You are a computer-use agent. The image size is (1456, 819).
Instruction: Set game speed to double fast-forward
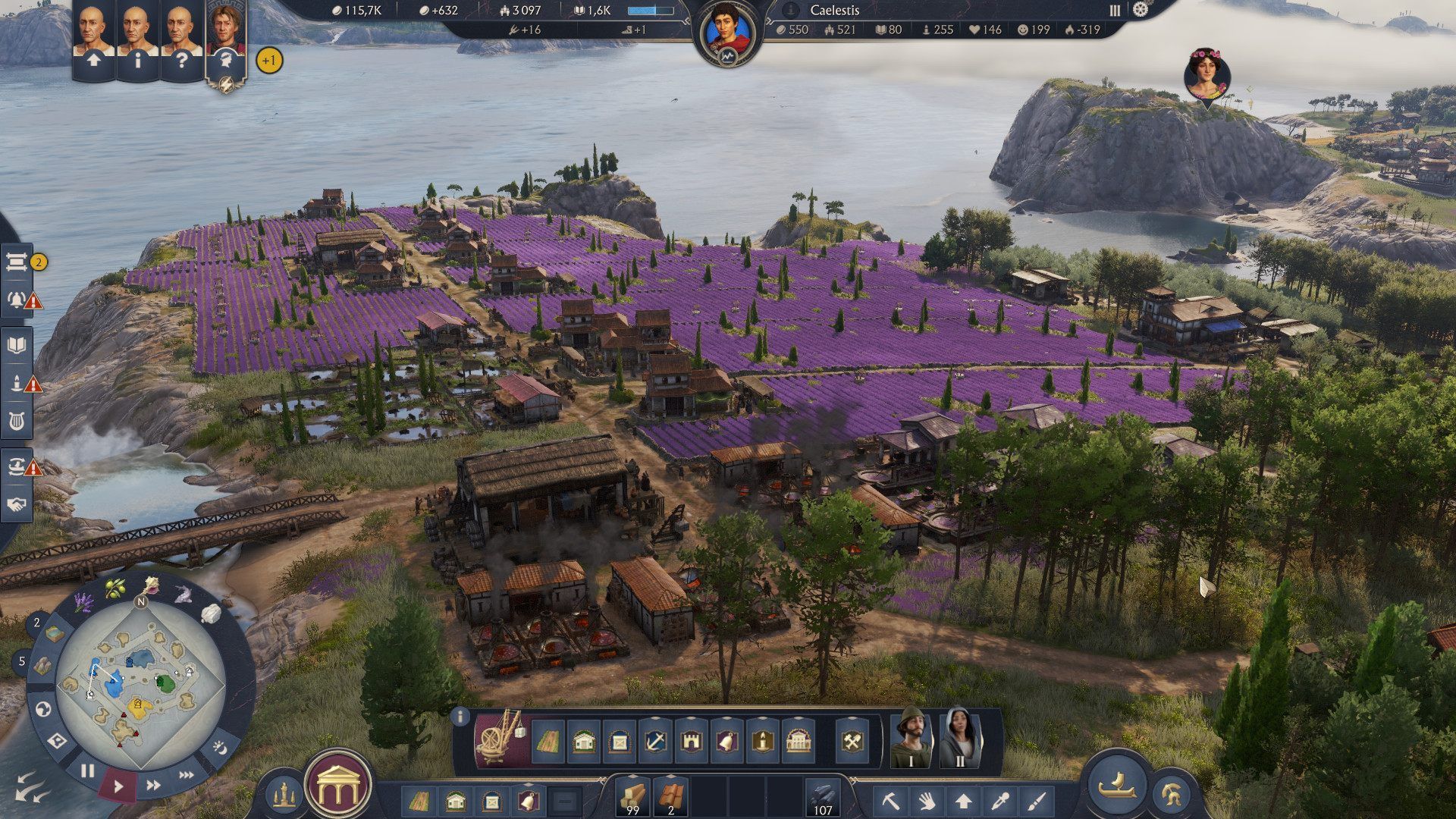(153, 785)
